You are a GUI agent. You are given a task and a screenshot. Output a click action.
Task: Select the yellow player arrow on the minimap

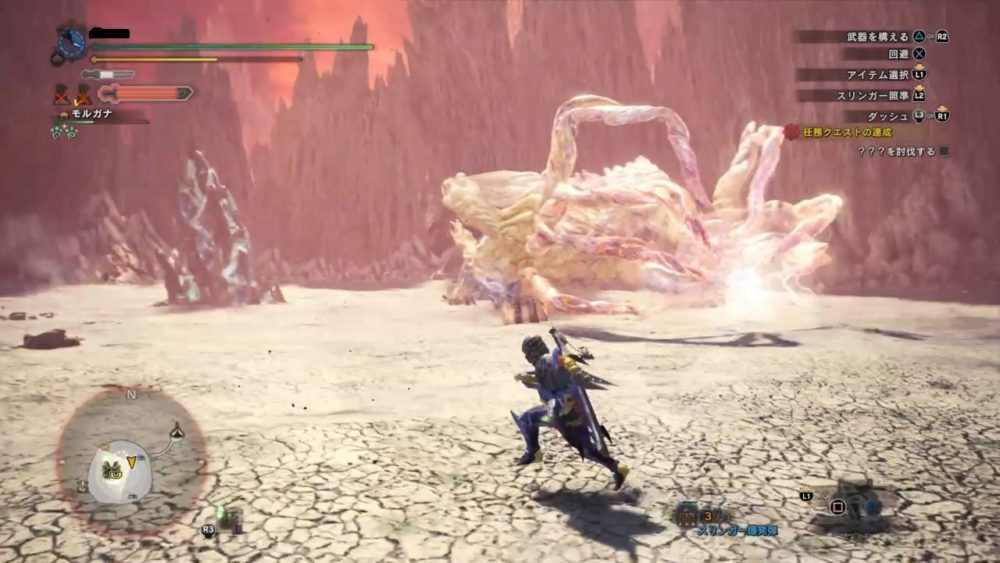[131, 461]
